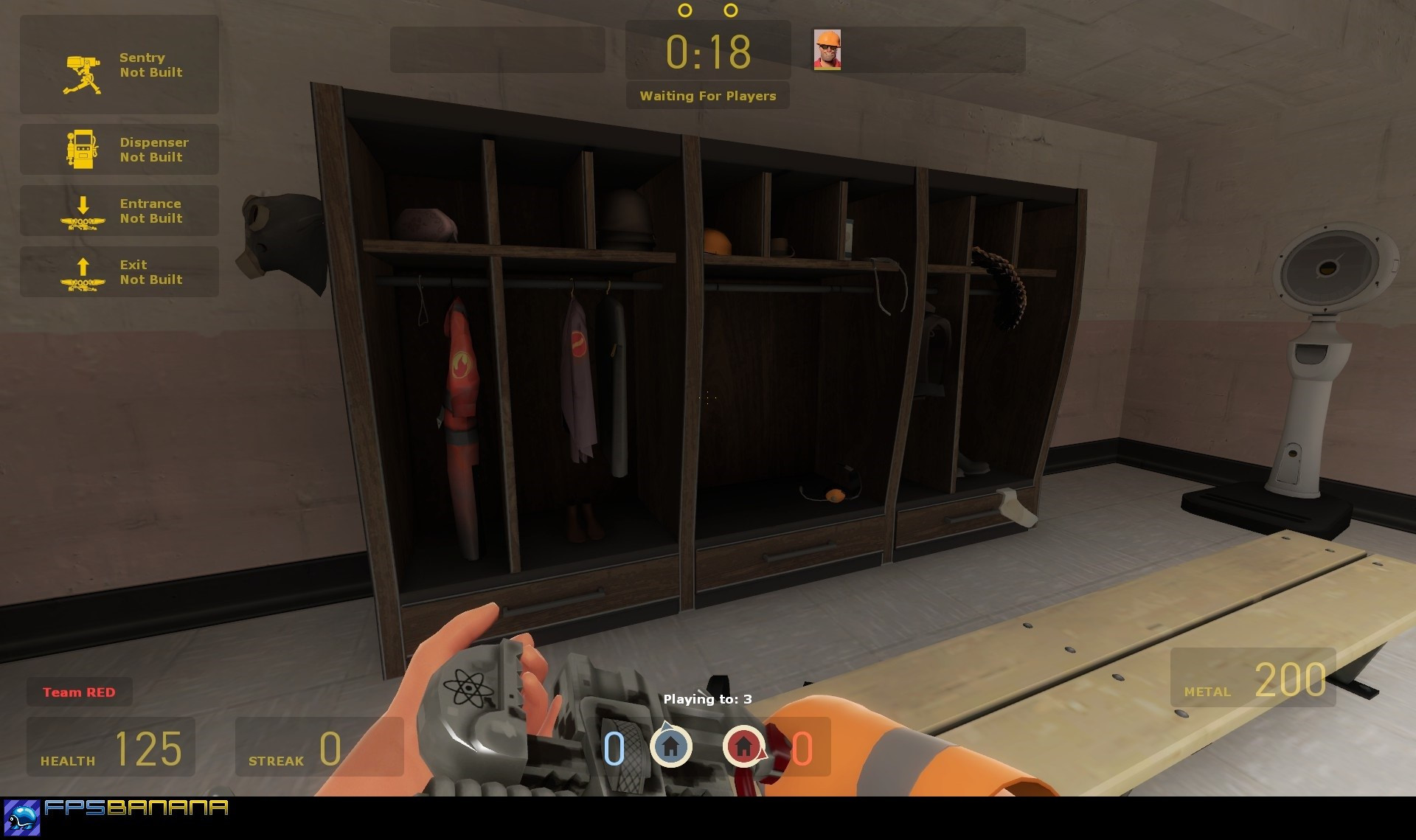
Task: Expand the Waiting For Players banner
Action: pos(707,96)
